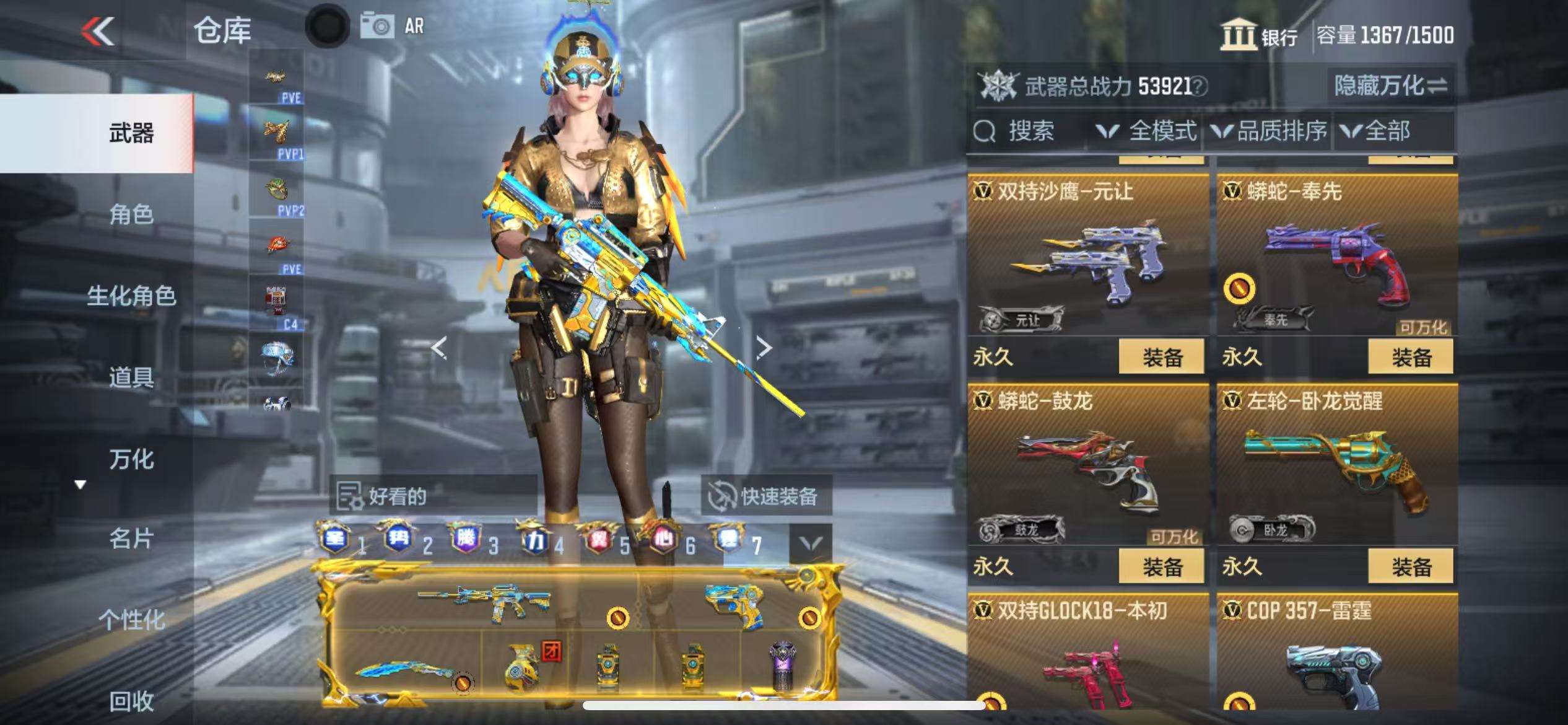This screenshot has height=725, width=1568.
Task: Open the 万化 tab
Action: [131, 459]
